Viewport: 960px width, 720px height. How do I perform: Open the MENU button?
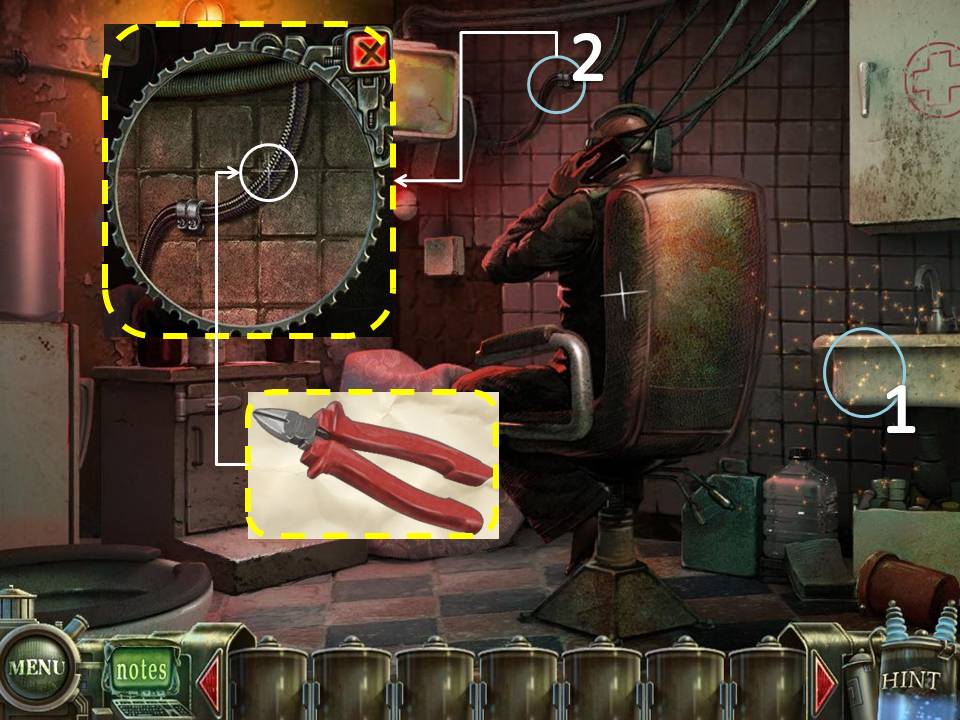[x=36, y=667]
